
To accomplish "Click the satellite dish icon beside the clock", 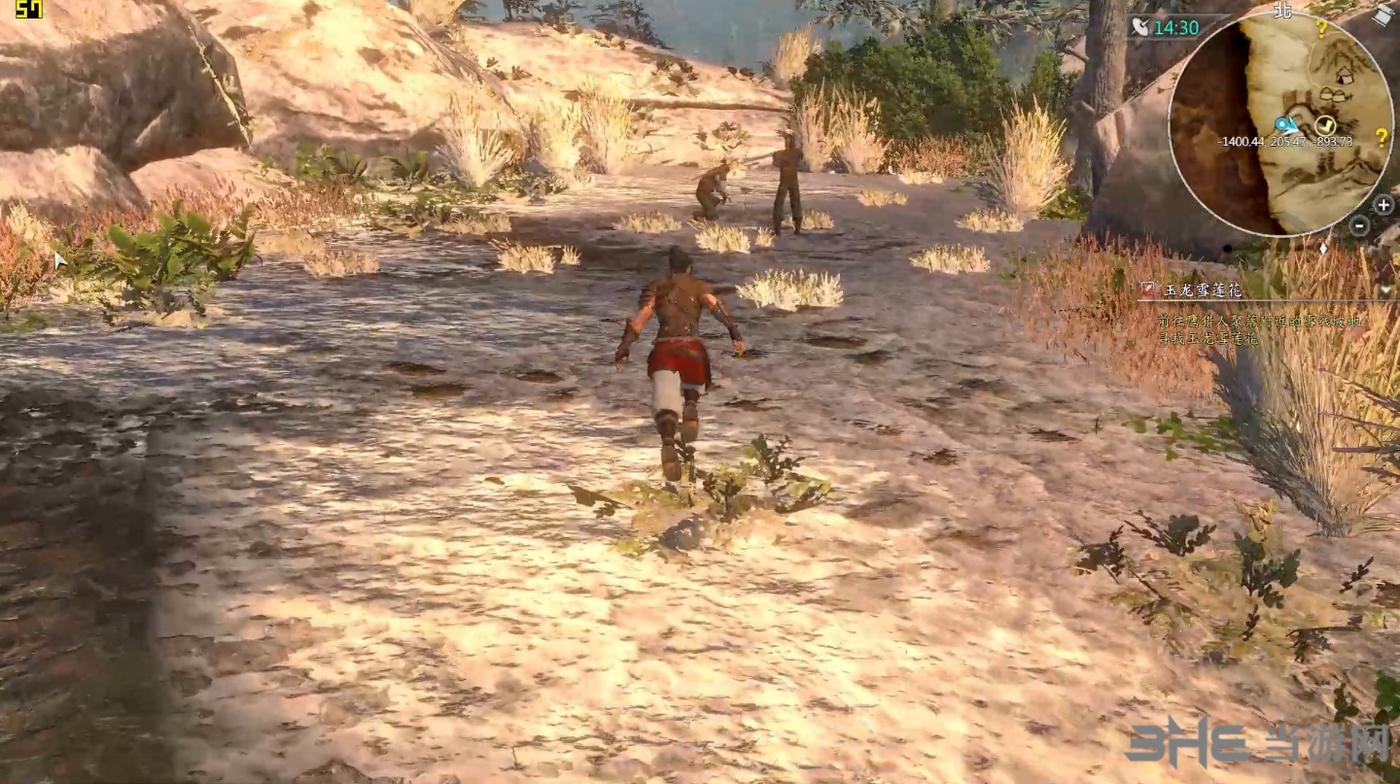I will [1141, 27].
